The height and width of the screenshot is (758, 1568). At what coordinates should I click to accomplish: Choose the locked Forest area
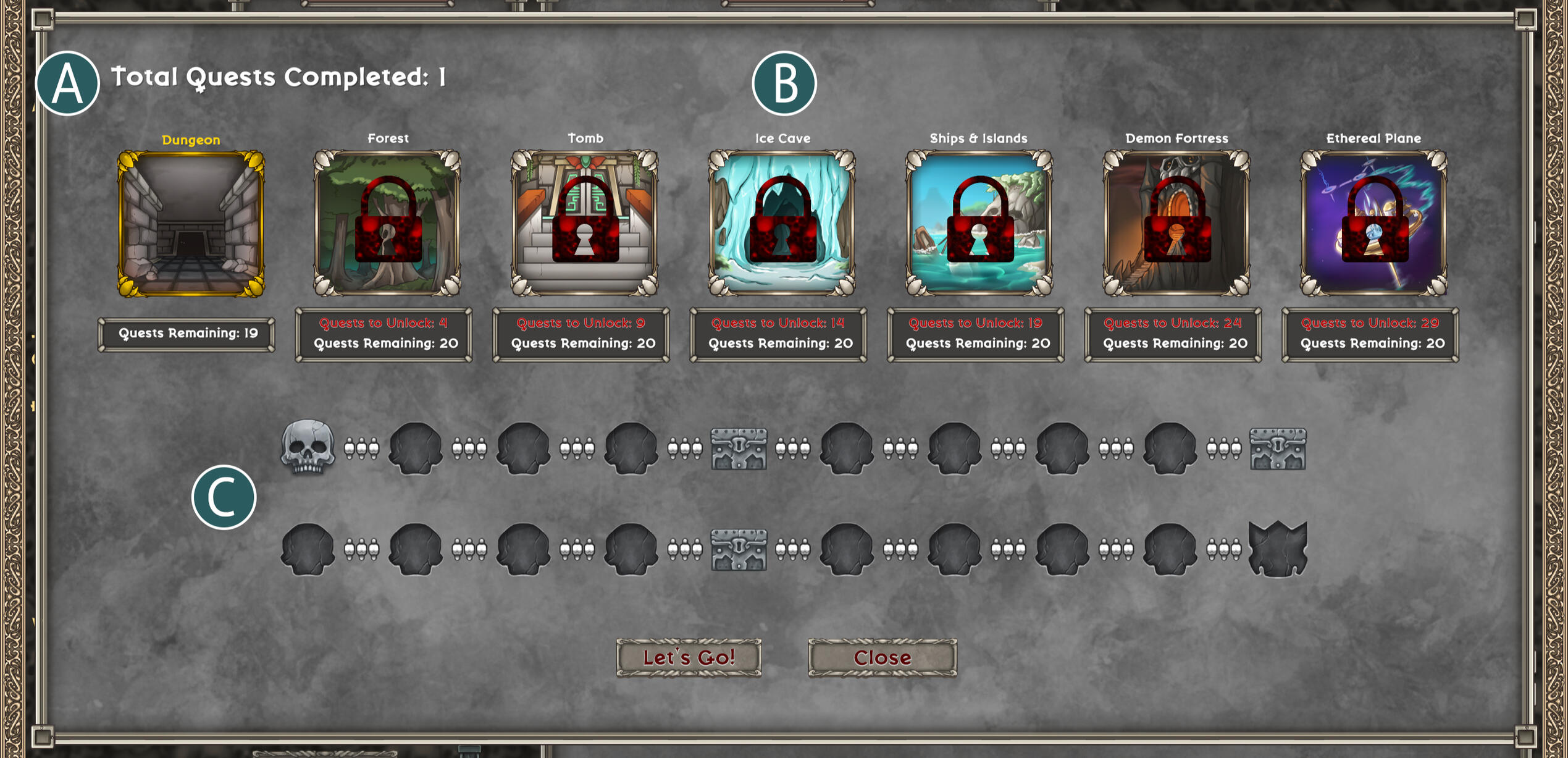pyautogui.click(x=387, y=224)
